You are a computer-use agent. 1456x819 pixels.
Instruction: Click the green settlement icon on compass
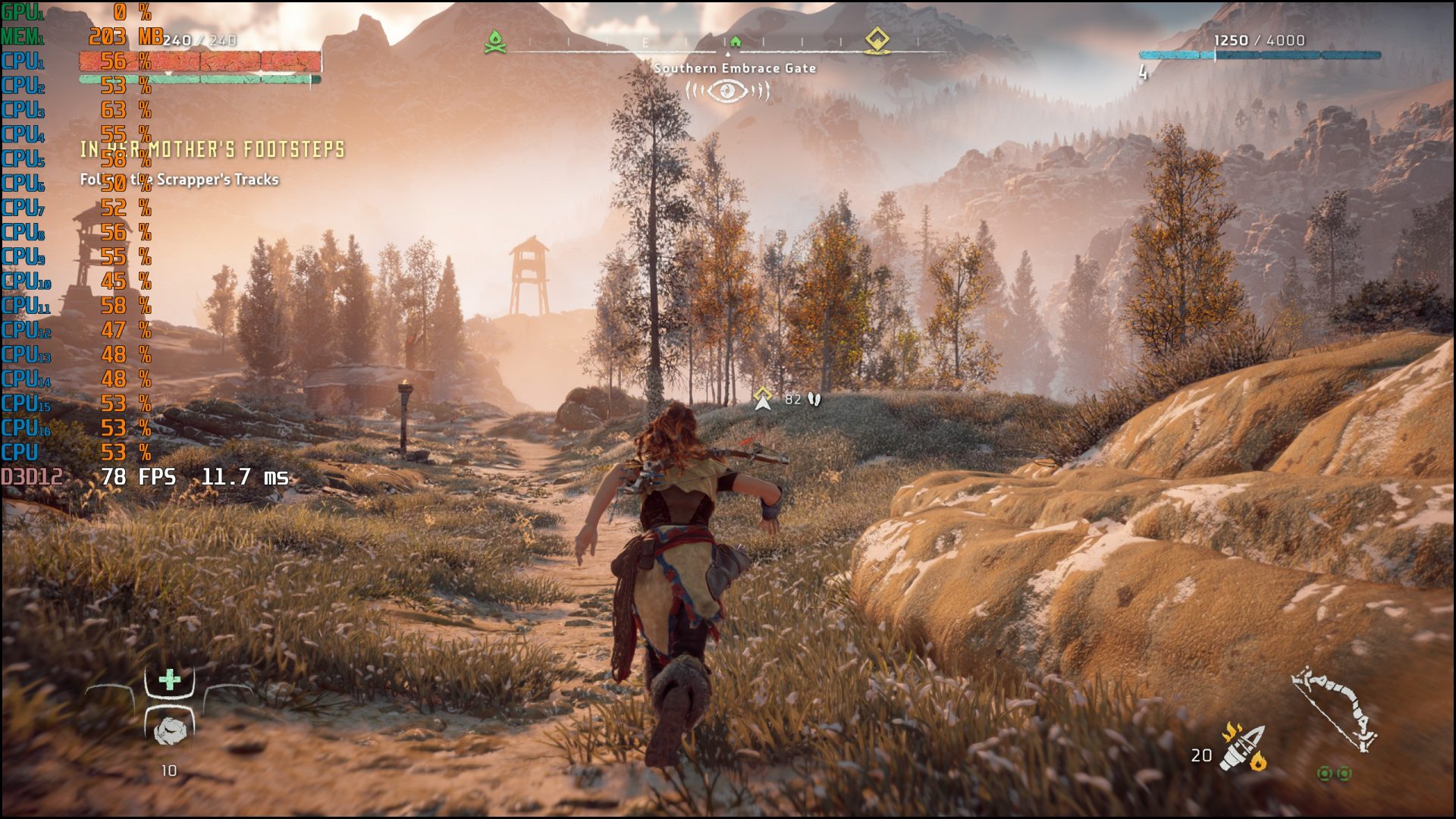735,42
